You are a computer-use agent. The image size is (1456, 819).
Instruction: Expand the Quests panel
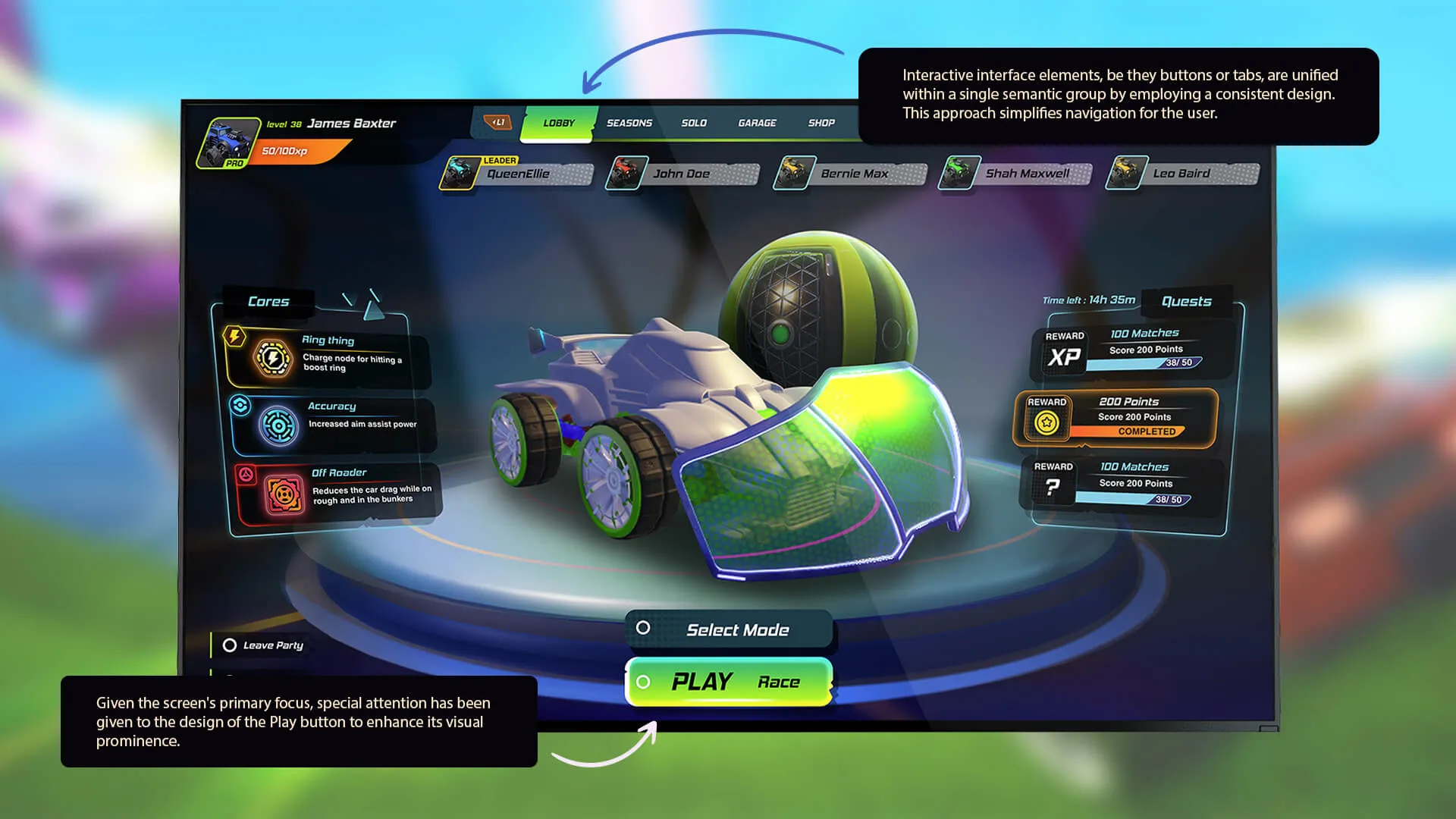tap(1187, 301)
